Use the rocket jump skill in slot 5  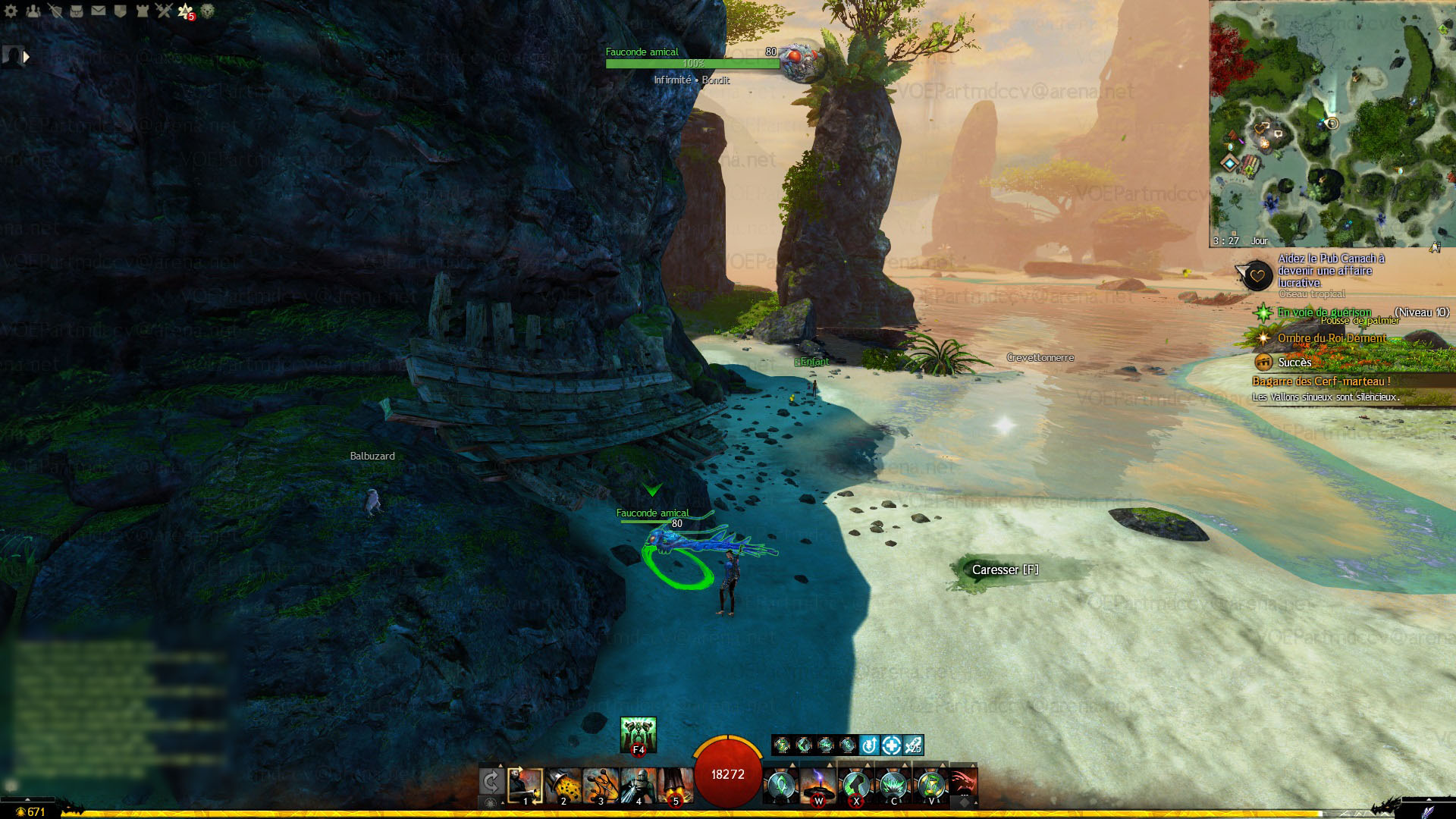(x=675, y=786)
